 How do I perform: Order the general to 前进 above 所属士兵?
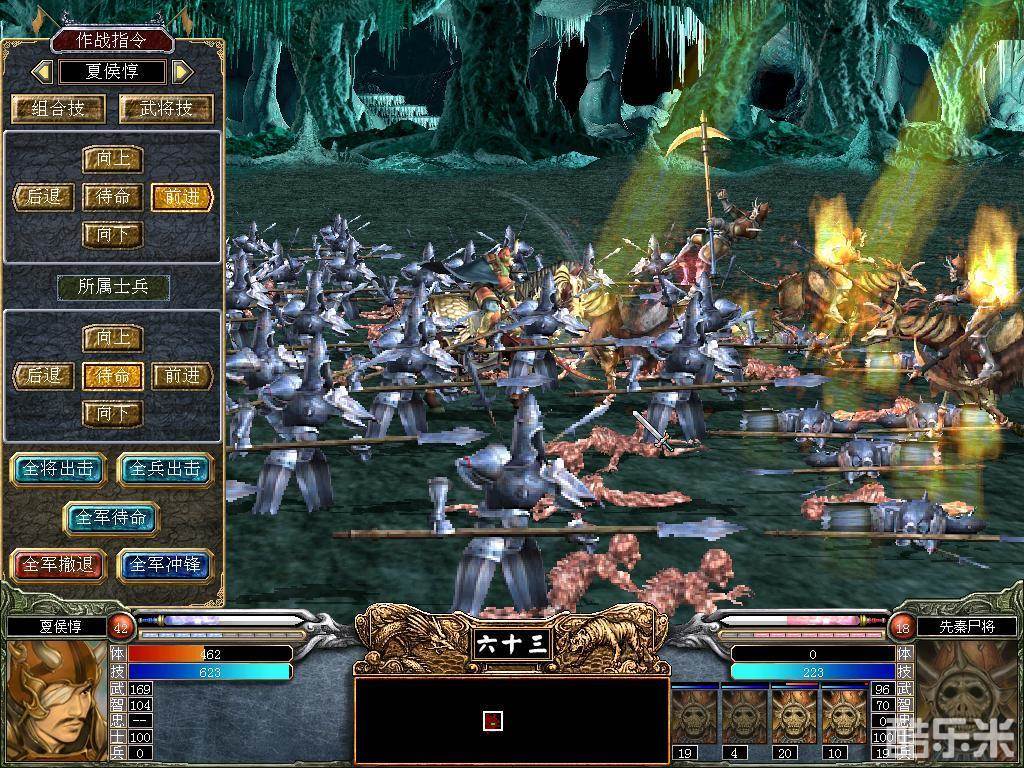point(182,197)
